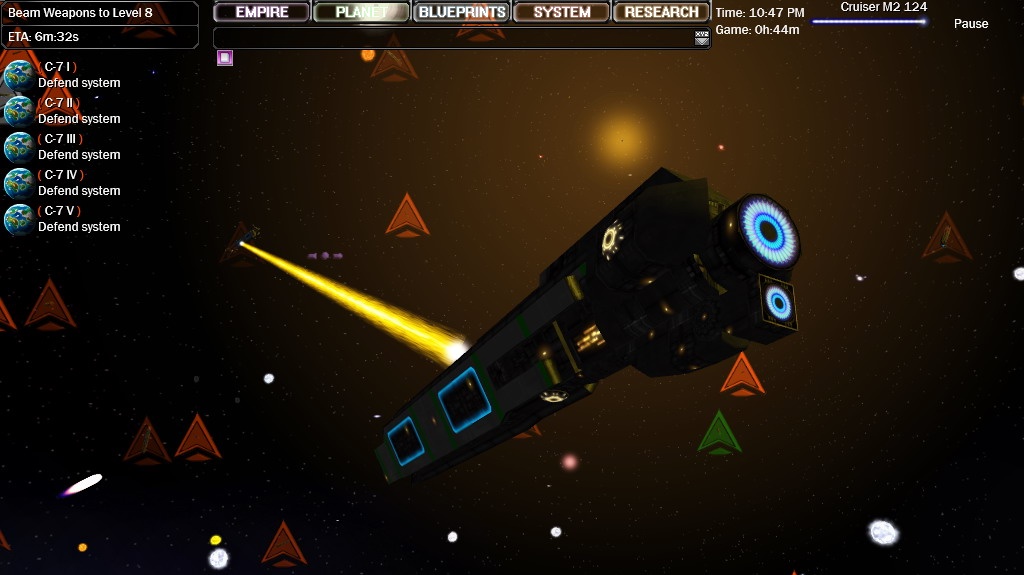
Task: Open the Research menu
Action: pos(662,12)
